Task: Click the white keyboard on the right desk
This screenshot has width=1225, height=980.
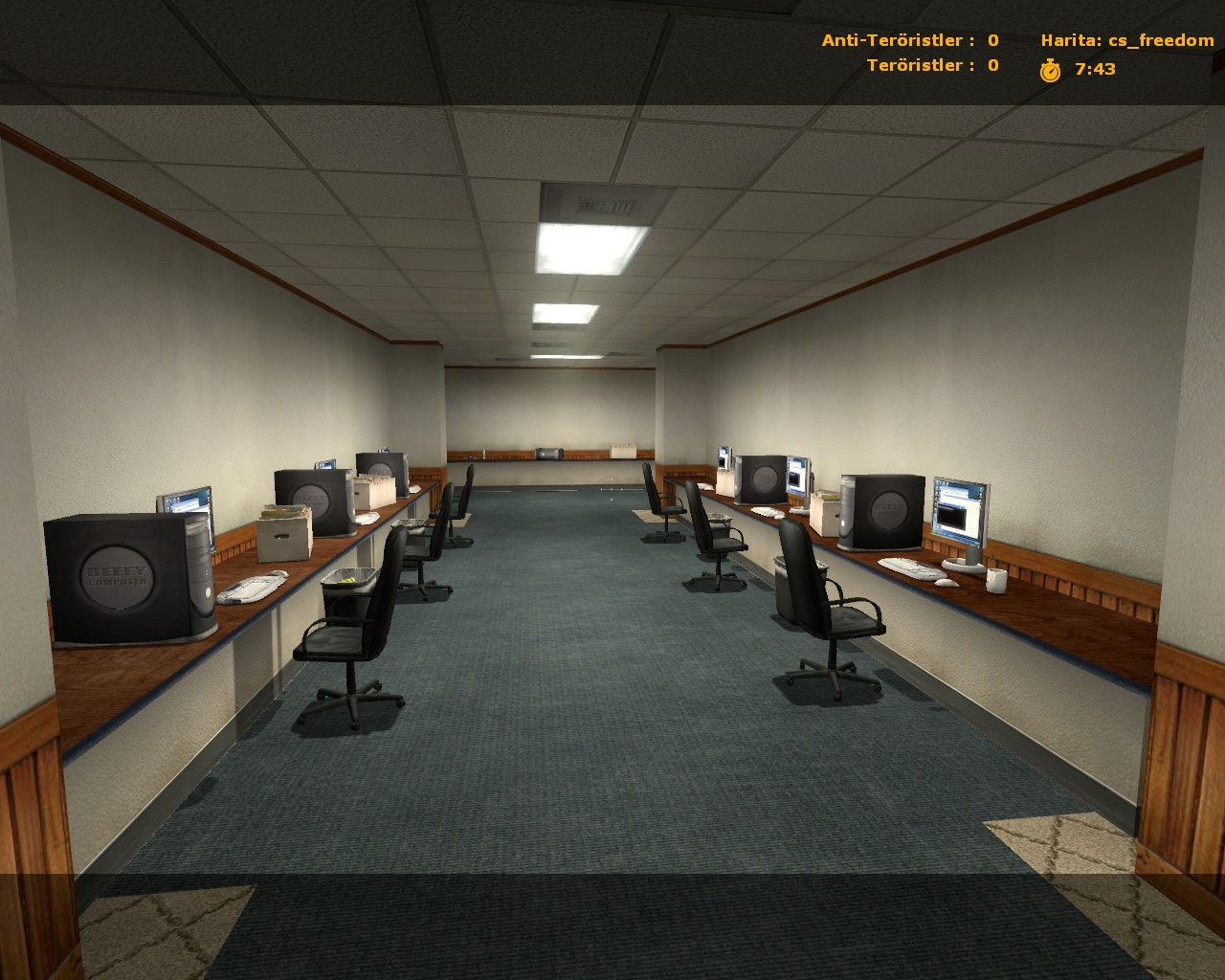Action: click(x=909, y=568)
